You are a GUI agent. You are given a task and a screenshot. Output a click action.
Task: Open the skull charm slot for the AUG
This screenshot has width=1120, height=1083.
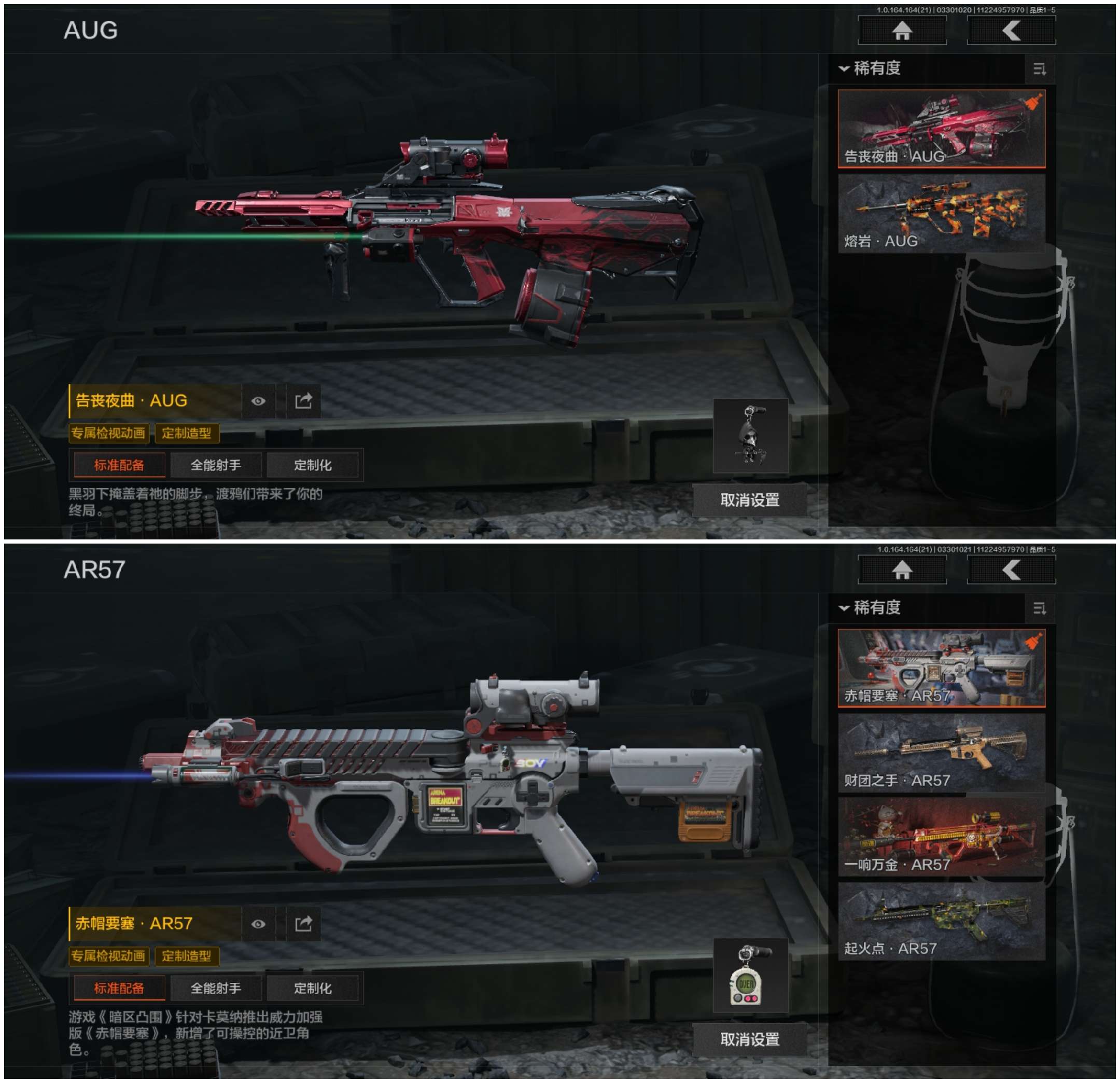(750, 436)
